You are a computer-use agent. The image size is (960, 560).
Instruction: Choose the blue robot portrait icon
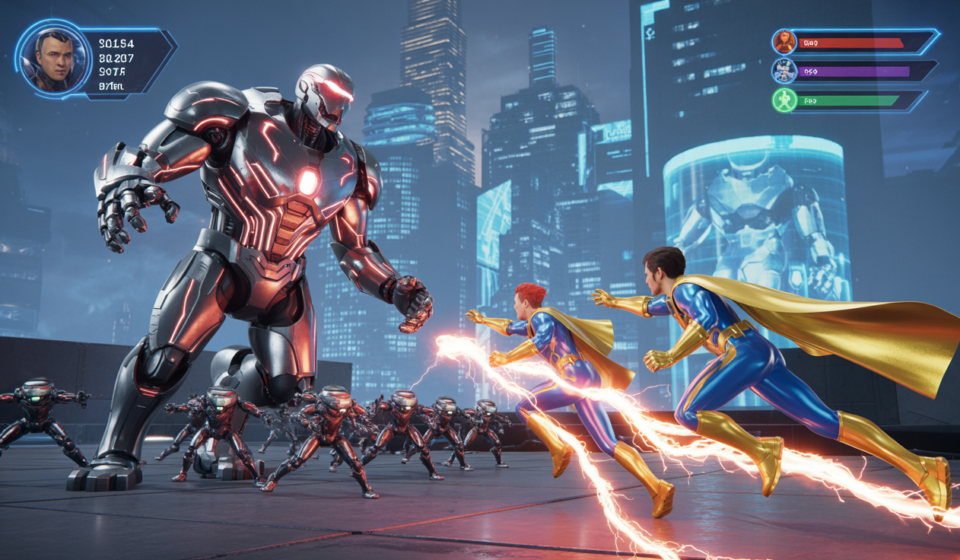point(784,71)
